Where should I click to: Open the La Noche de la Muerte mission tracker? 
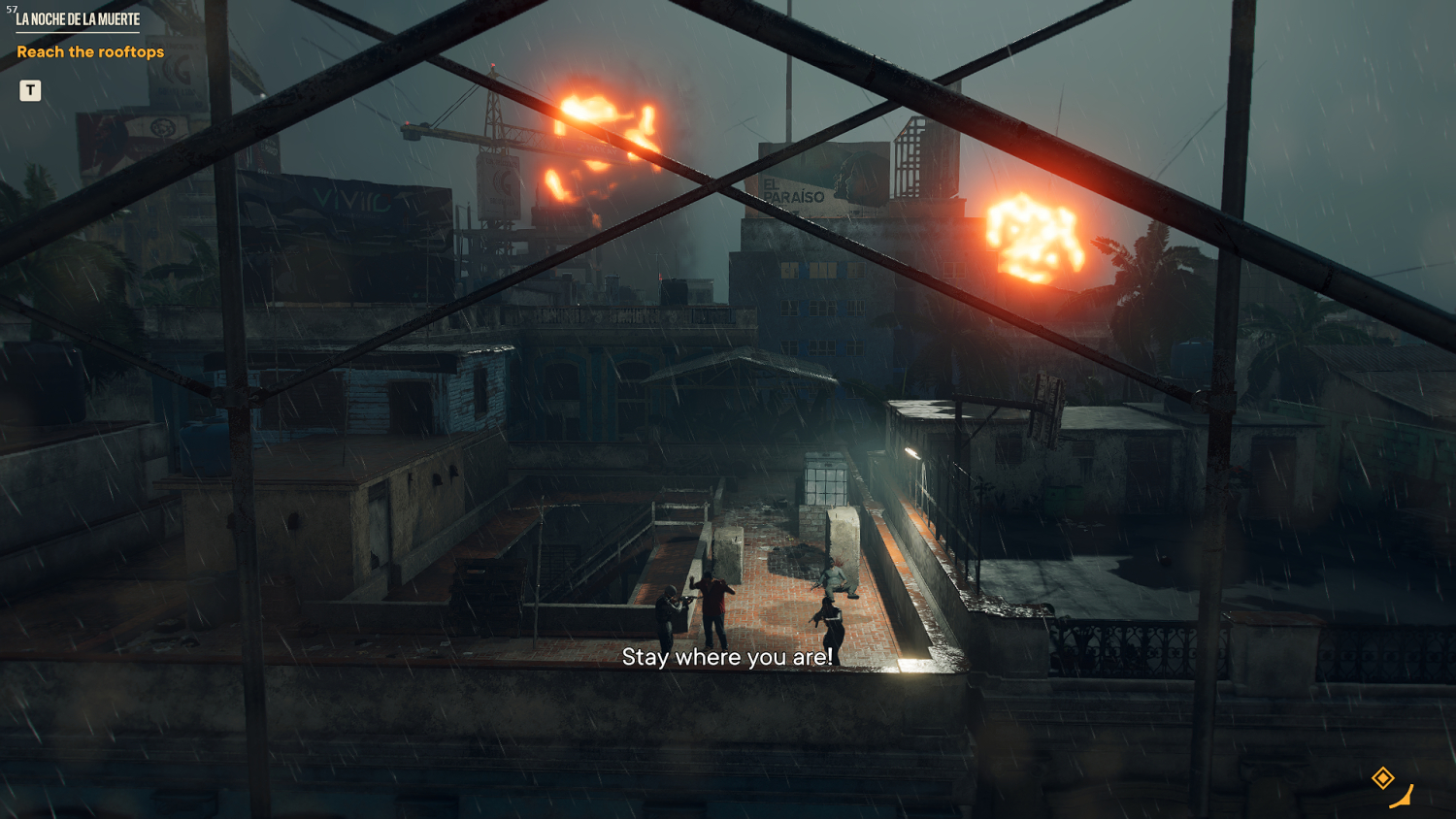pos(78,19)
